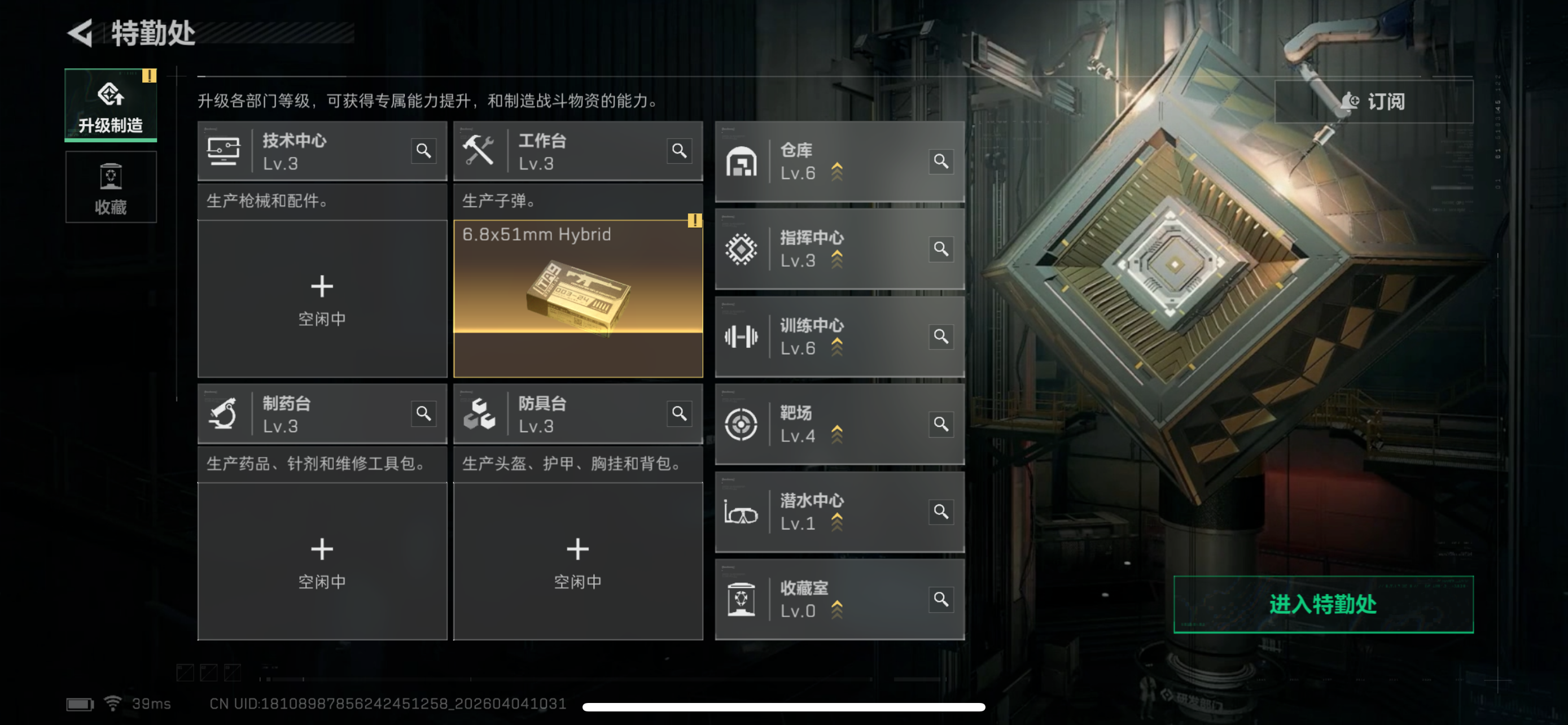The height and width of the screenshot is (725, 1568).
Task: Open the 工作台 details via magnifier icon
Action: pos(680,150)
